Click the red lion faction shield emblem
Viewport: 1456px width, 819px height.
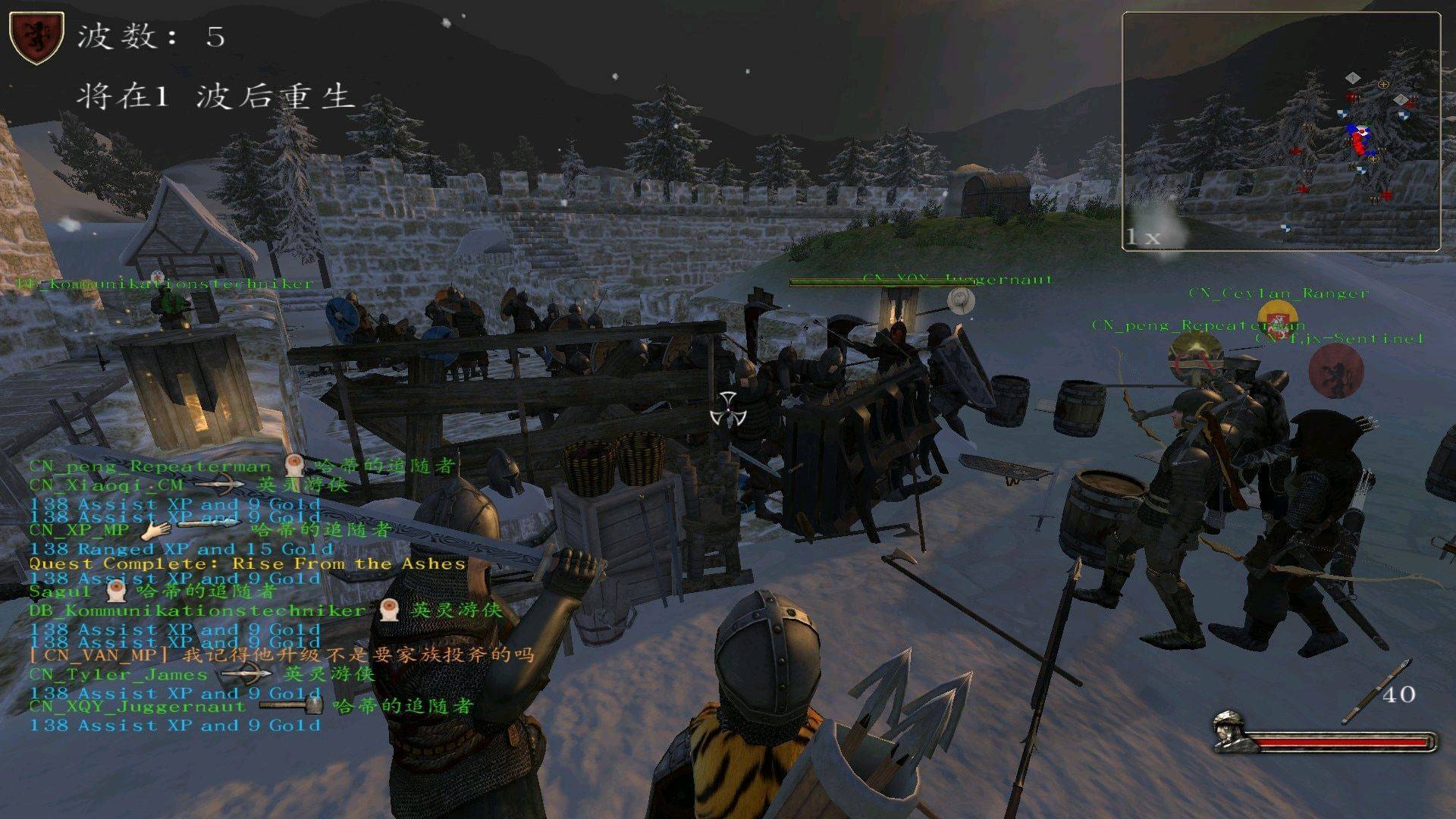click(36, 38)
